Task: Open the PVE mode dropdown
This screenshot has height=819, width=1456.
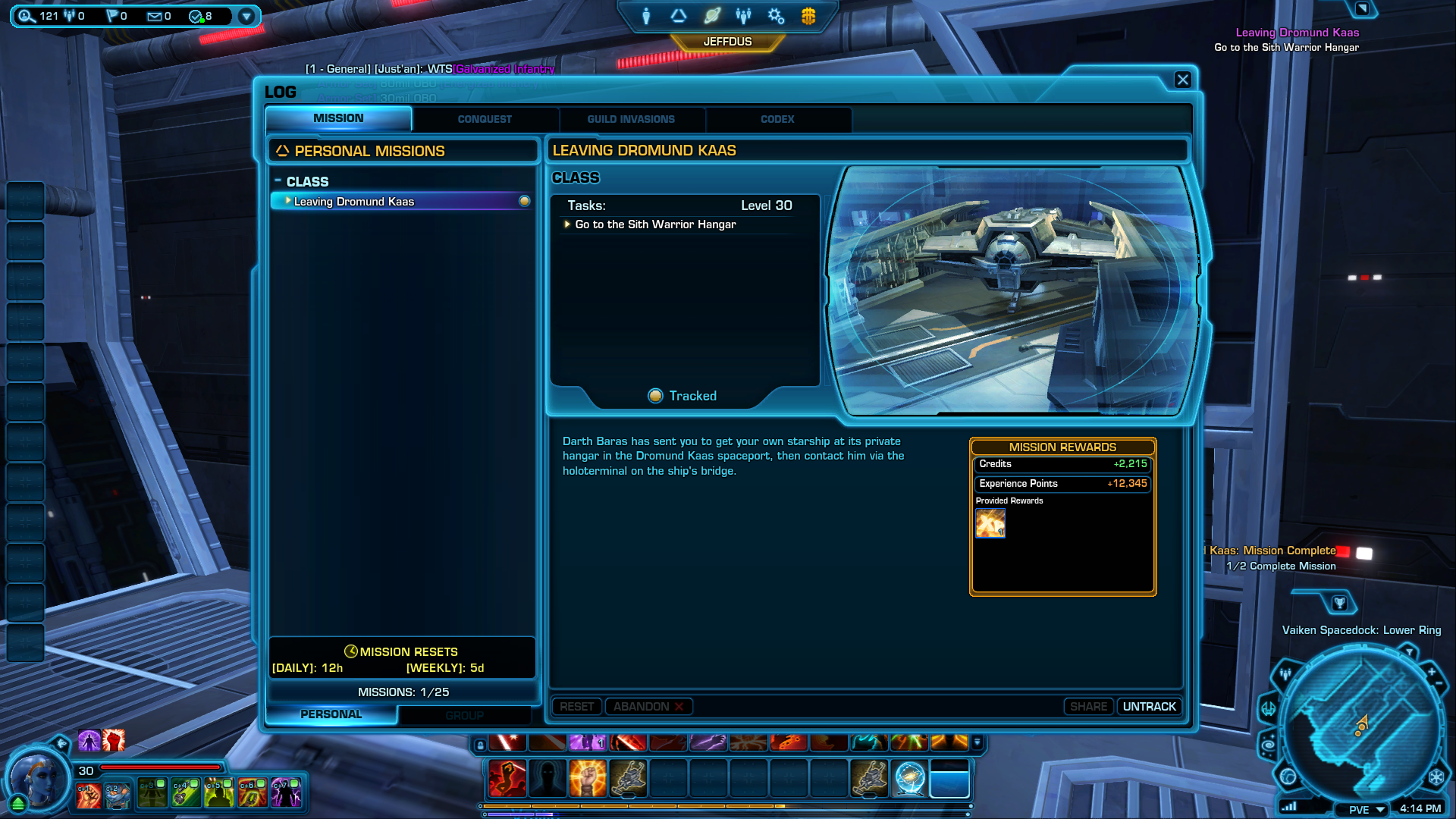Action: (x=1367, y=809)
